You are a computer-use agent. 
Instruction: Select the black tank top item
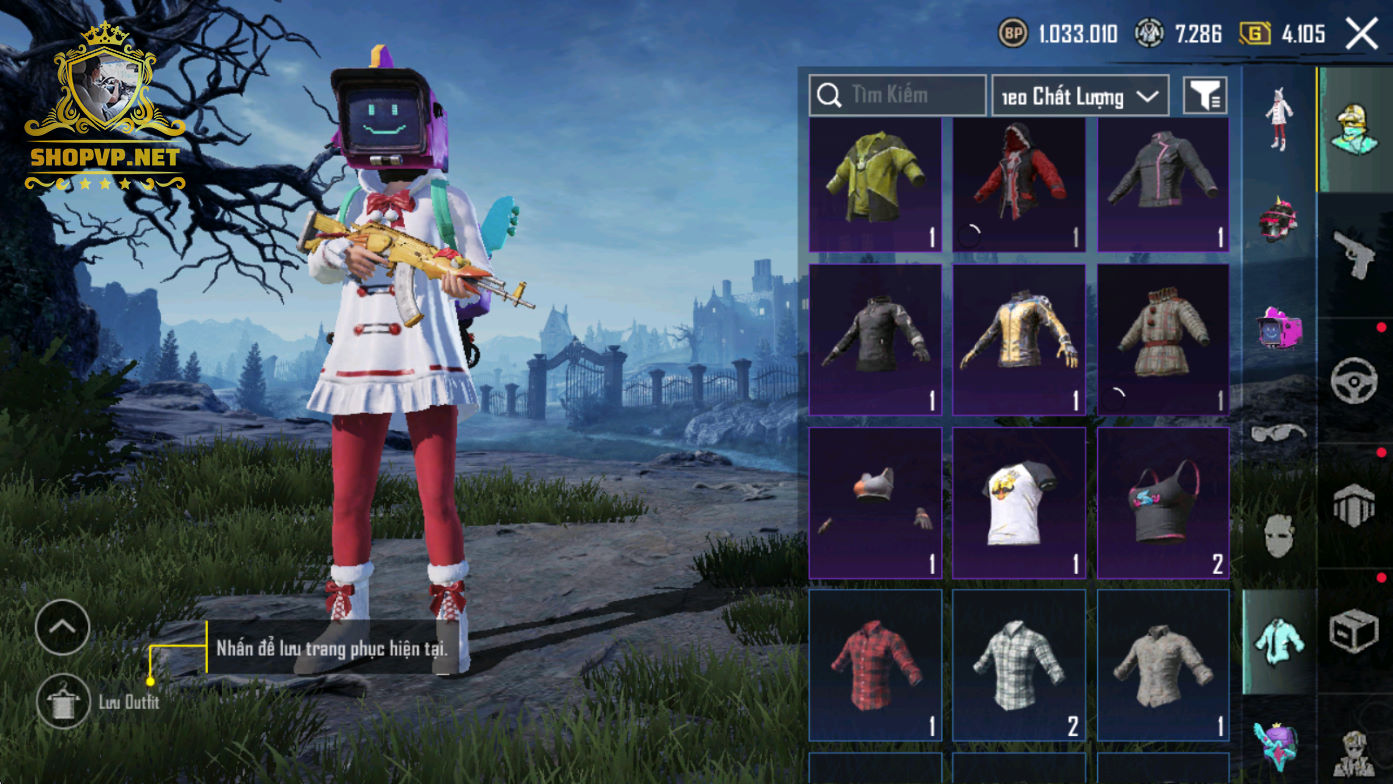click(x=1163, y=503)
